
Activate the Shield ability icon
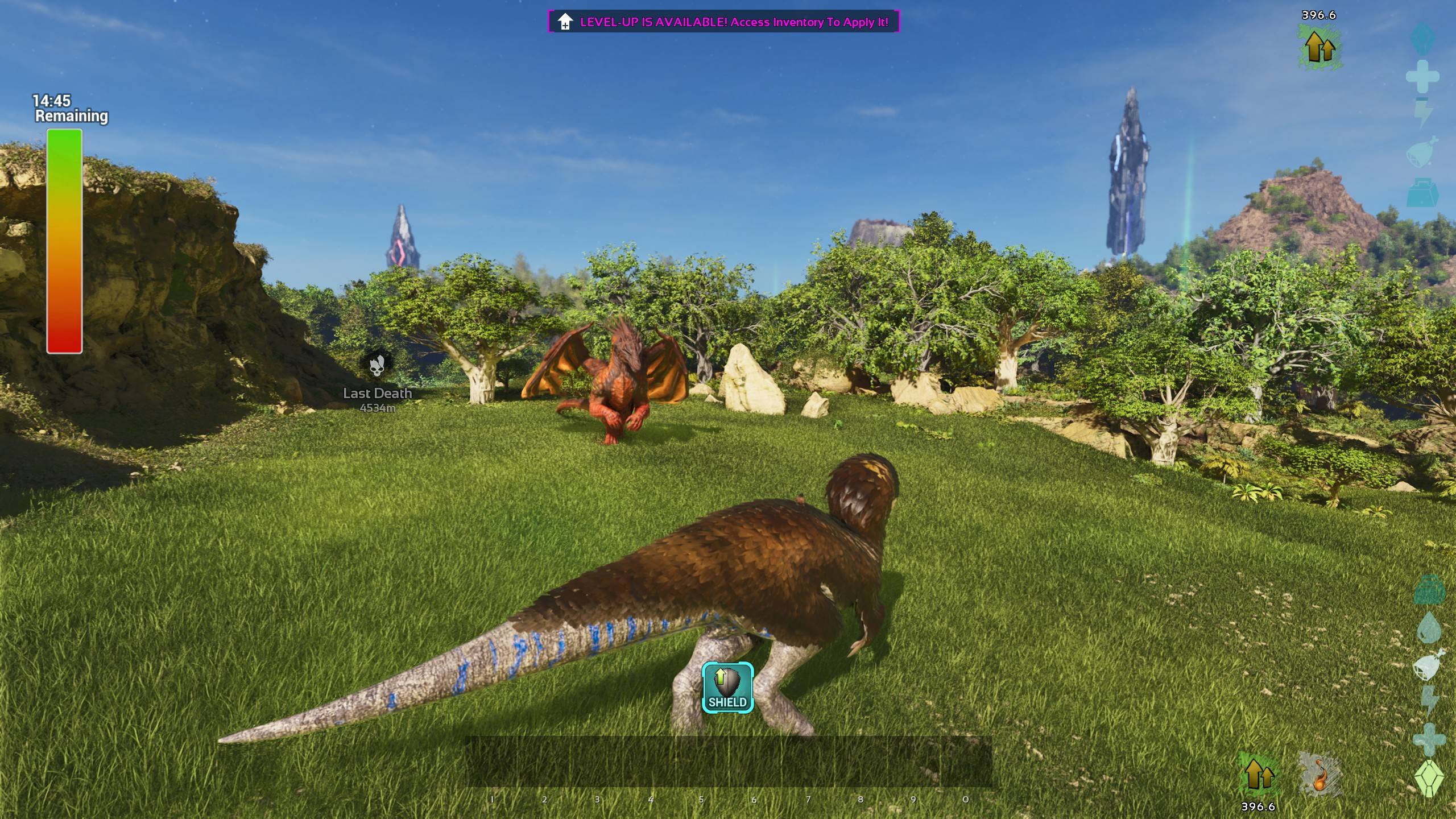(x=727, y=688)
